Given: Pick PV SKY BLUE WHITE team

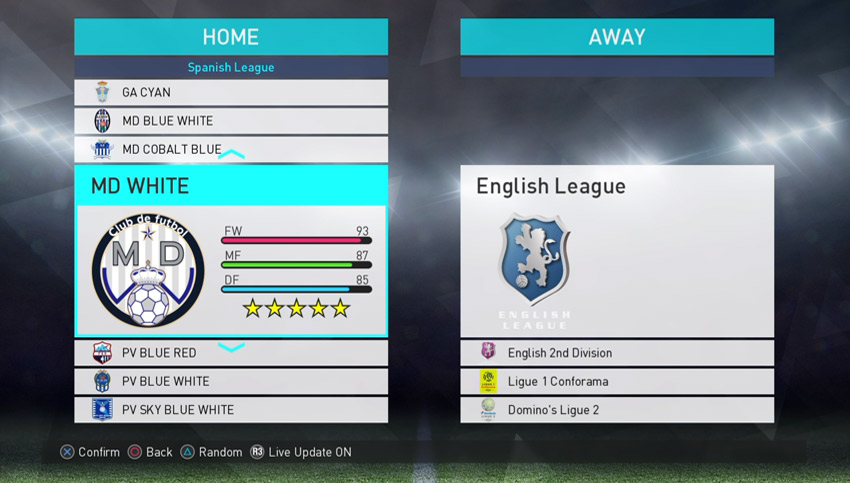Looking at the screenshot, I should [231, 409].
